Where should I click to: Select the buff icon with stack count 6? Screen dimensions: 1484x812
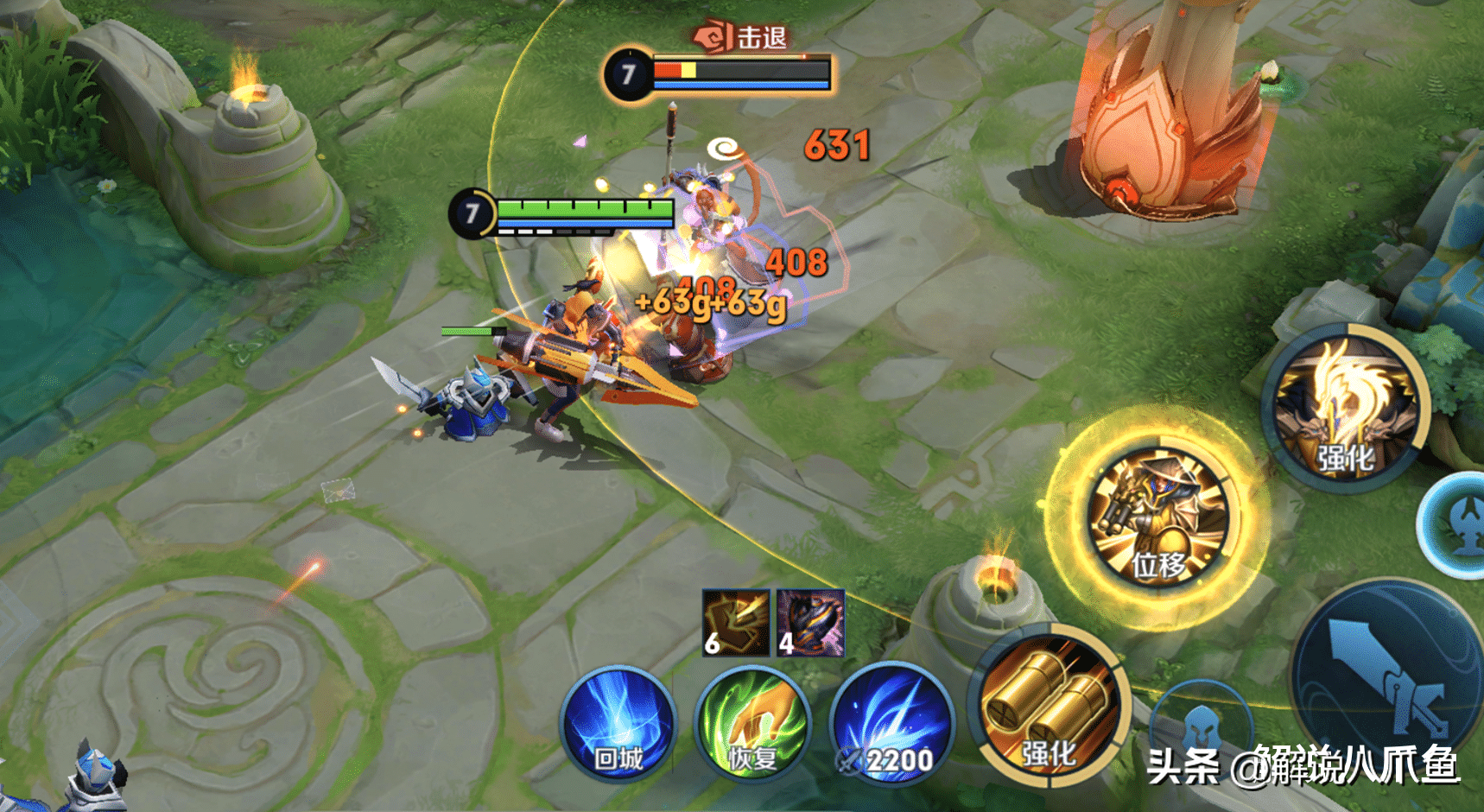735,623
